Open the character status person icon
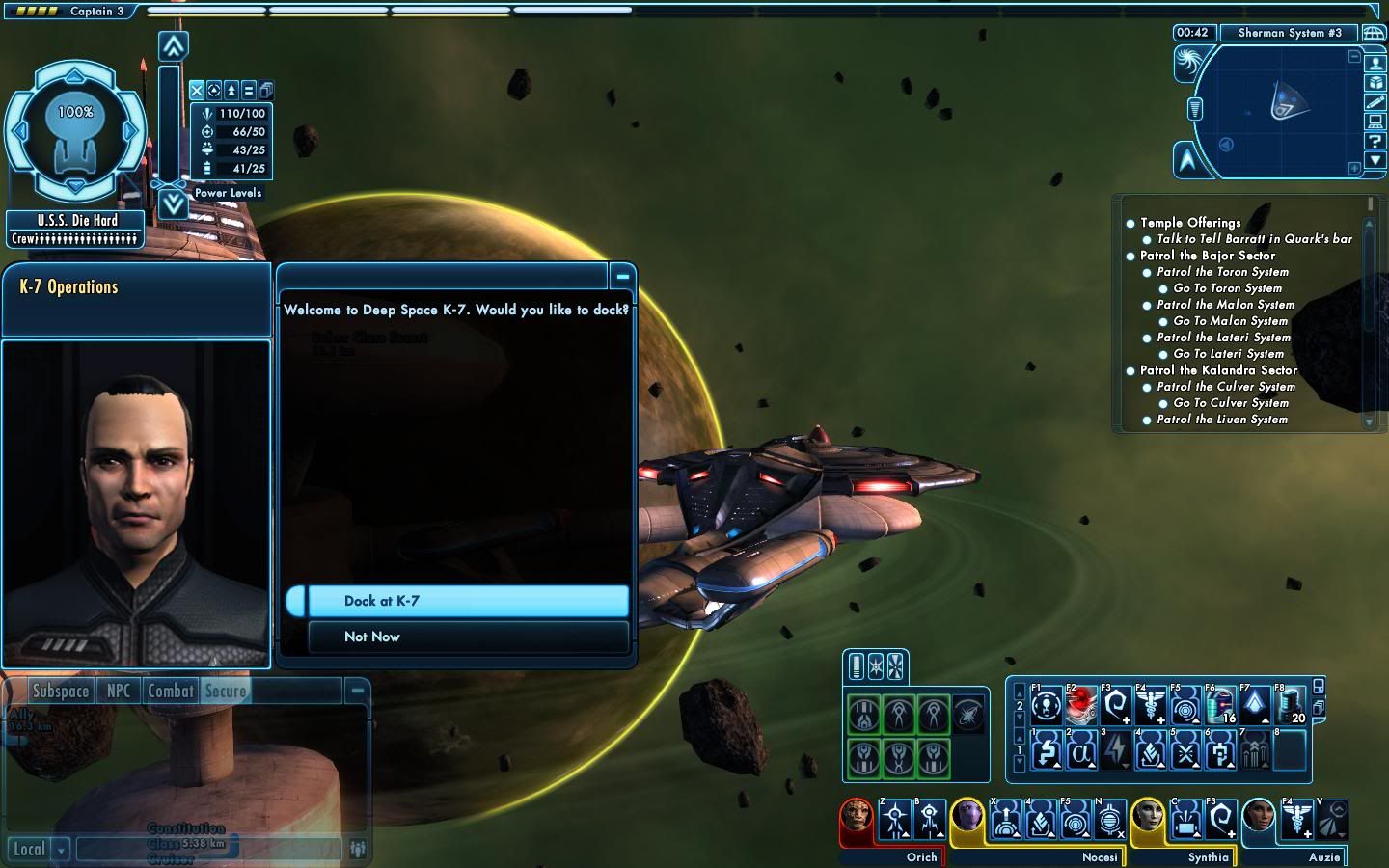The width and height of the screenshot is (1389, 868). click(x=1375, y=64)
